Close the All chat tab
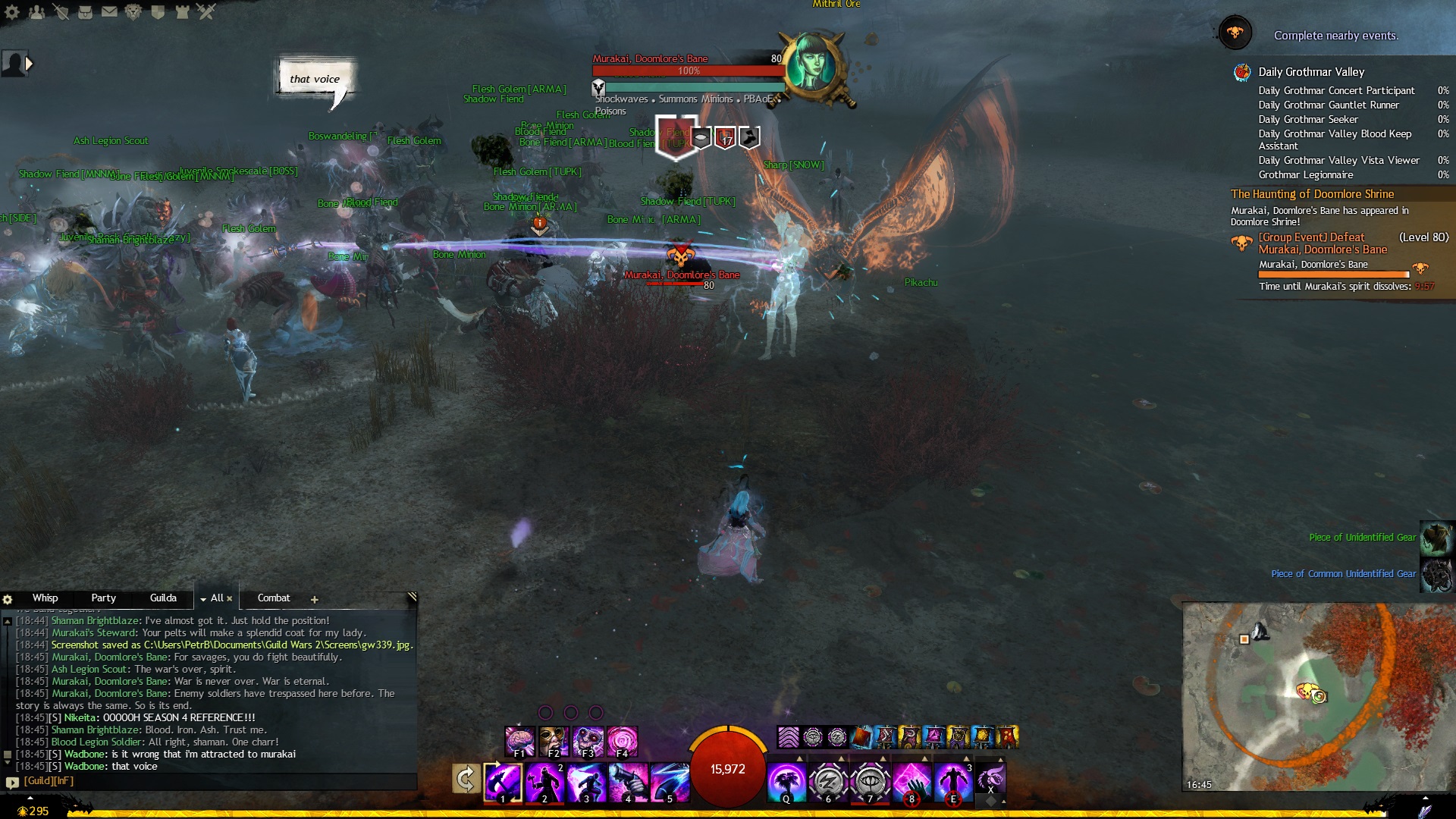 pos(230,598)
